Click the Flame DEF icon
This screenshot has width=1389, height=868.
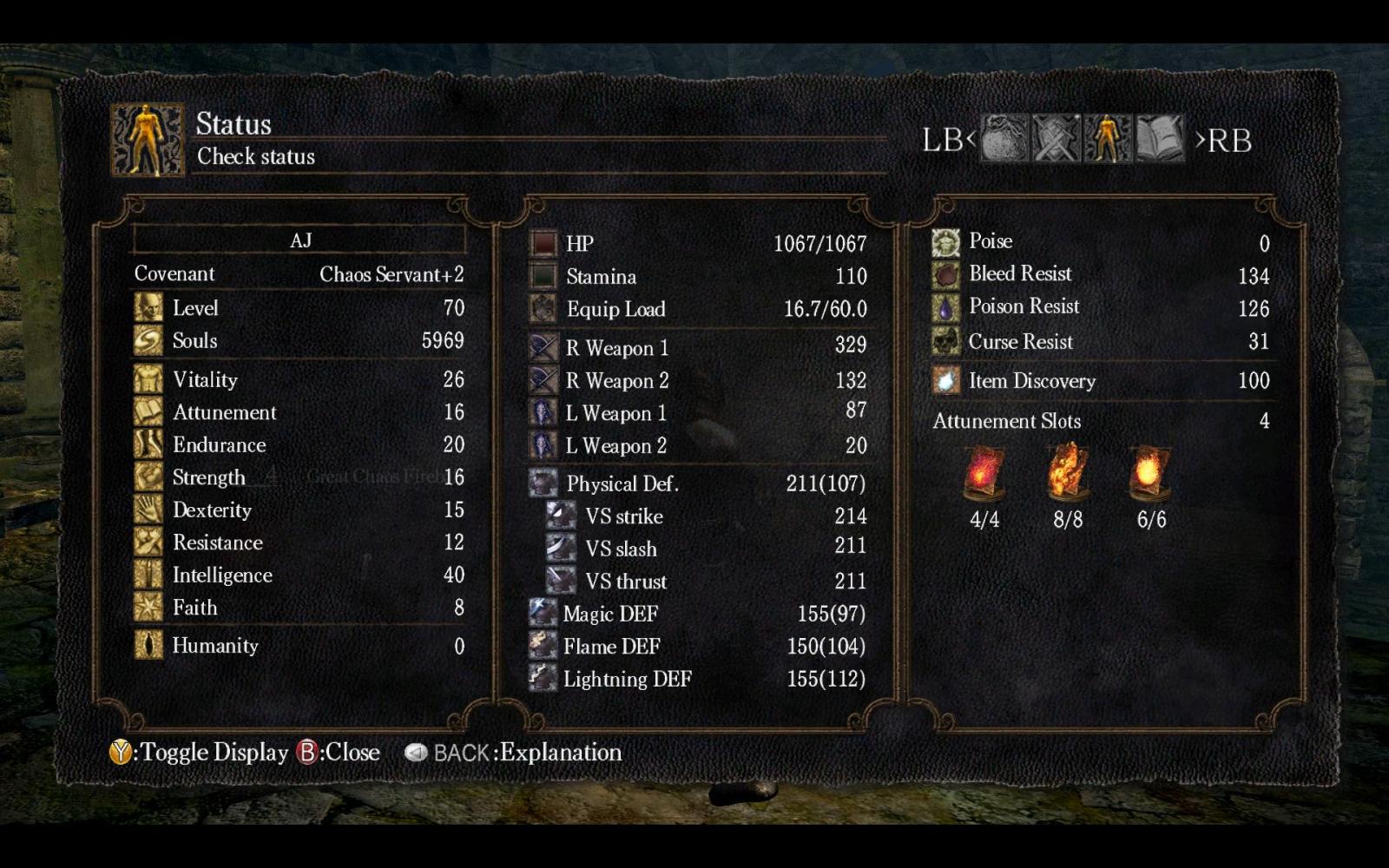[541, 646]
